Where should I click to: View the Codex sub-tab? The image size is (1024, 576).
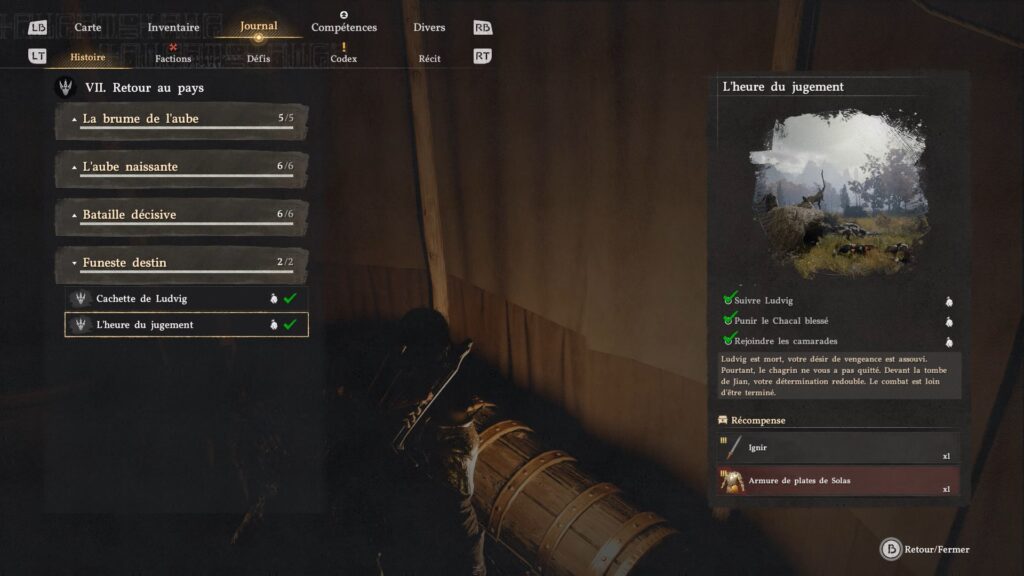(x=344, y=58)
